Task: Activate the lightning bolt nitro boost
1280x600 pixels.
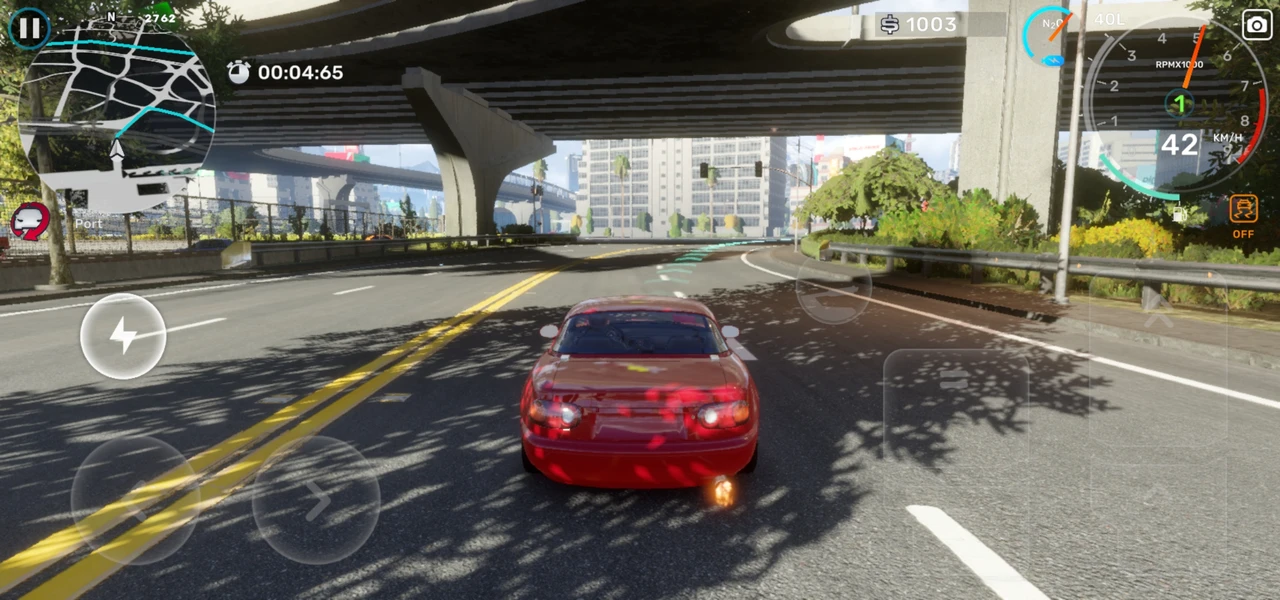Action: [123, 336]
